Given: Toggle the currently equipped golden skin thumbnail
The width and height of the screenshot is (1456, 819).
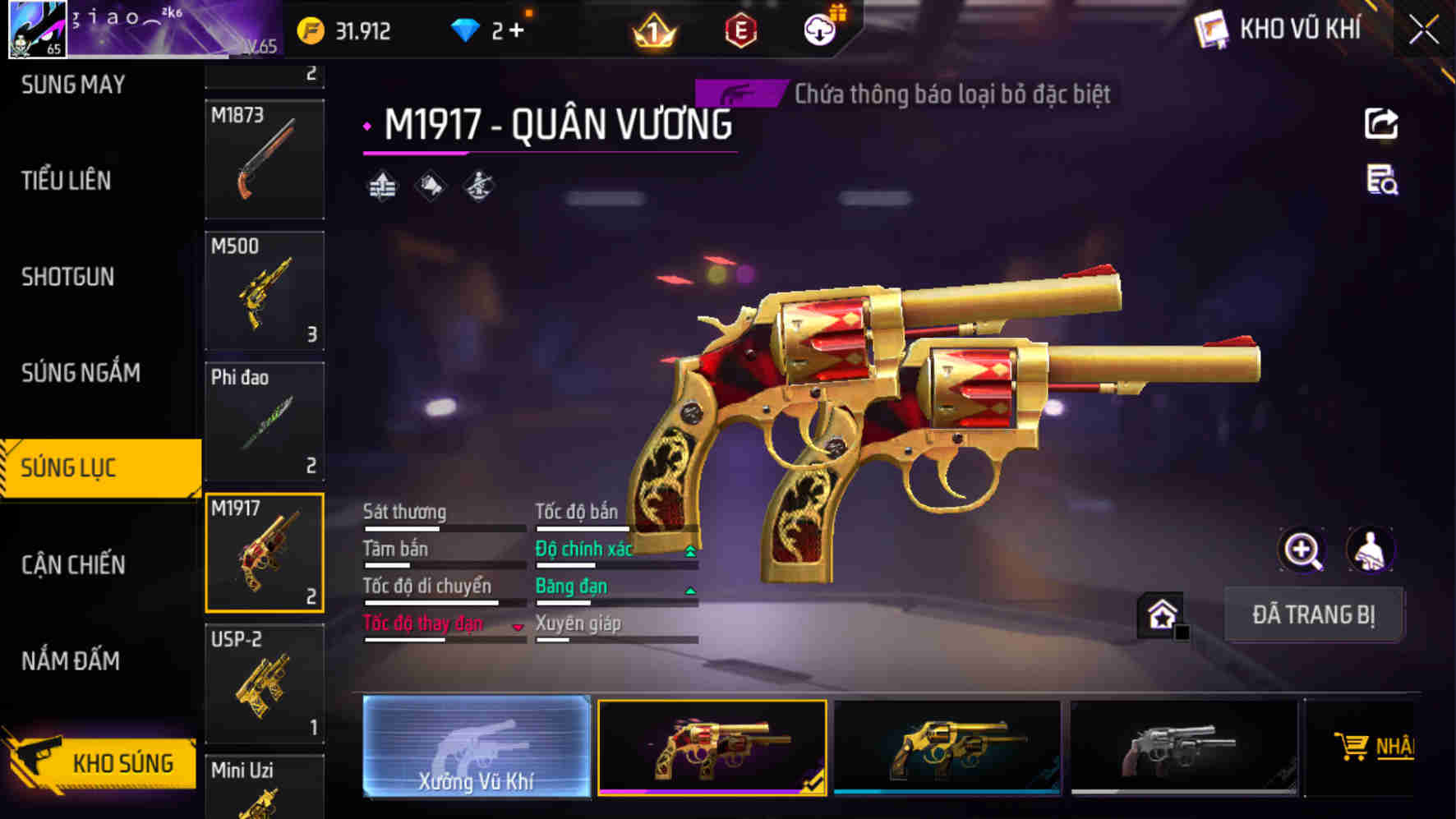Looking at the screenshot, I should (x=712, y=748).
